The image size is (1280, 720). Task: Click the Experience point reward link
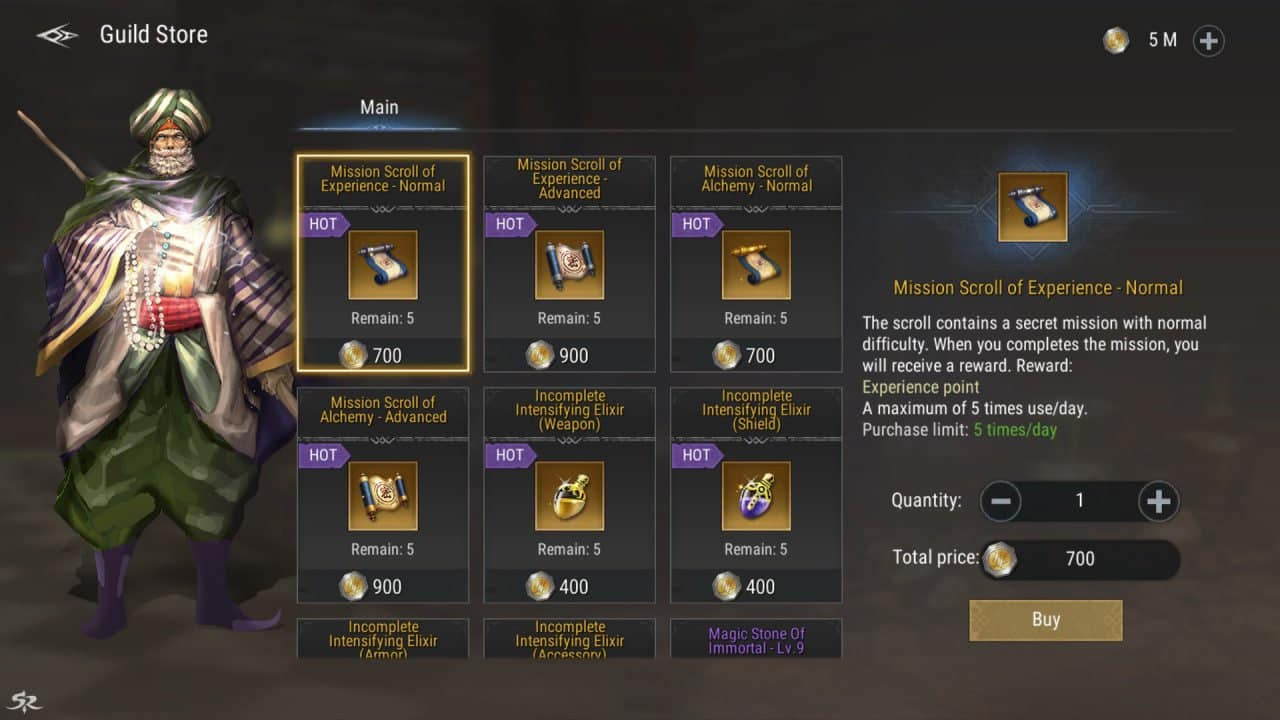[x=920, y=387]
